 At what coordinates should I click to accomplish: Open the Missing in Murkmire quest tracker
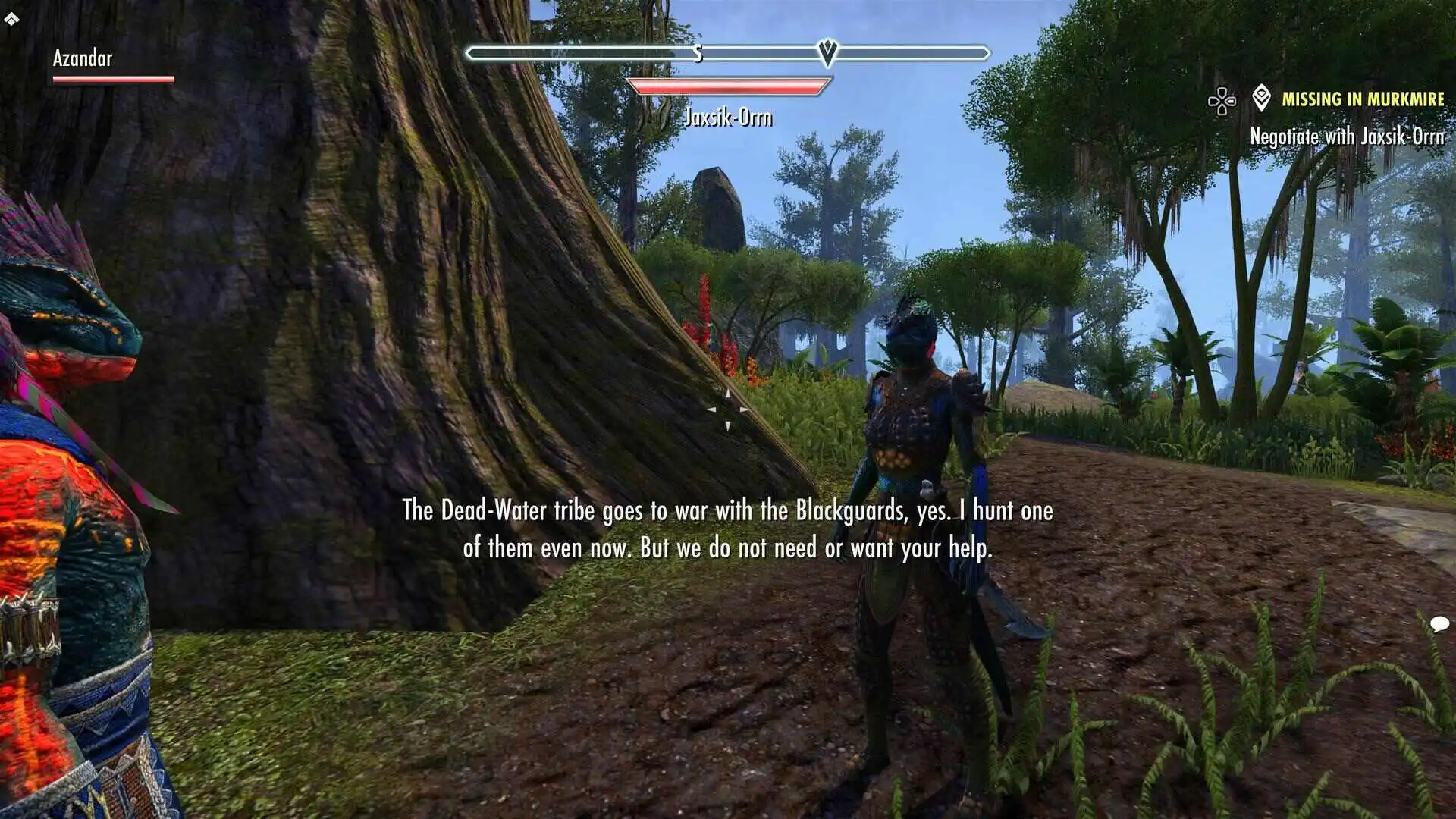[1362, 99]
